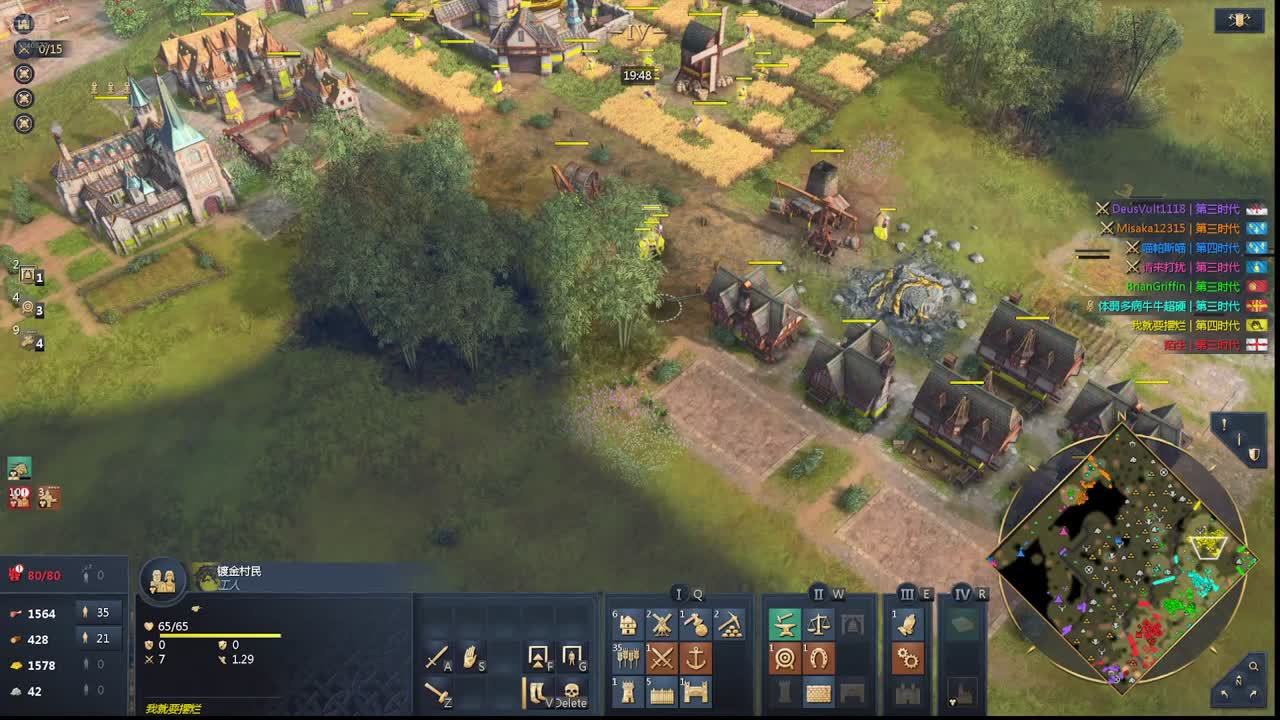Build a Stable with the horseshoe icon

point(818,658)
